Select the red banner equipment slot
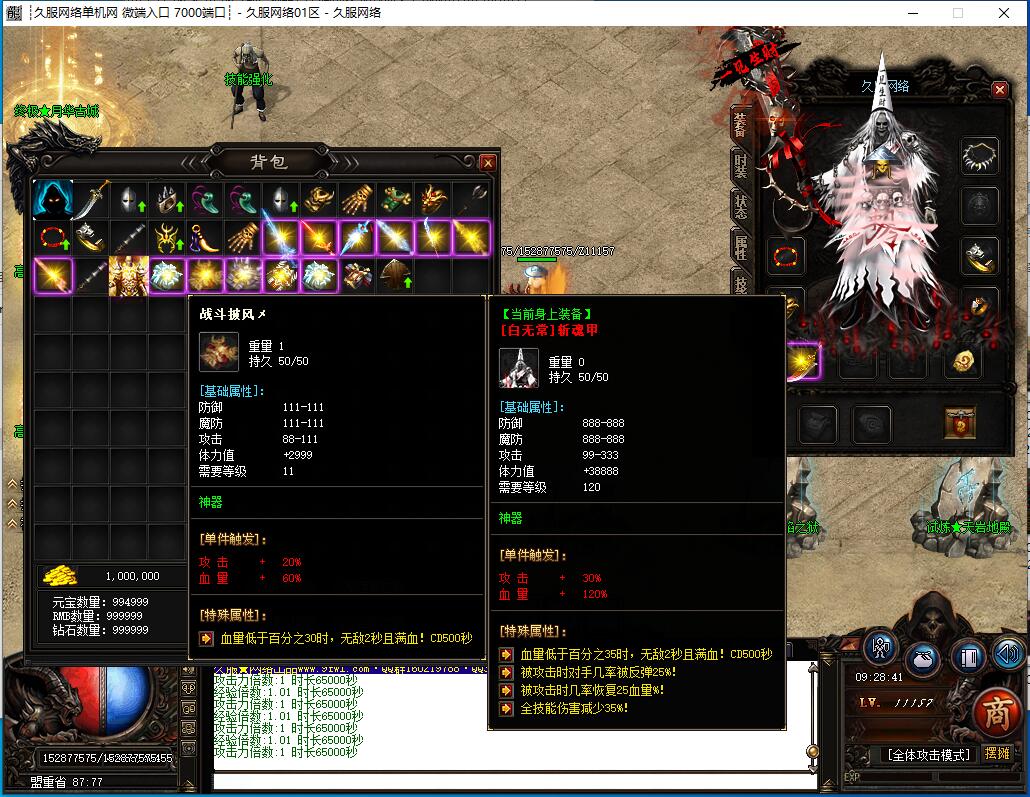1030x797 pixels. pos(960,423)
